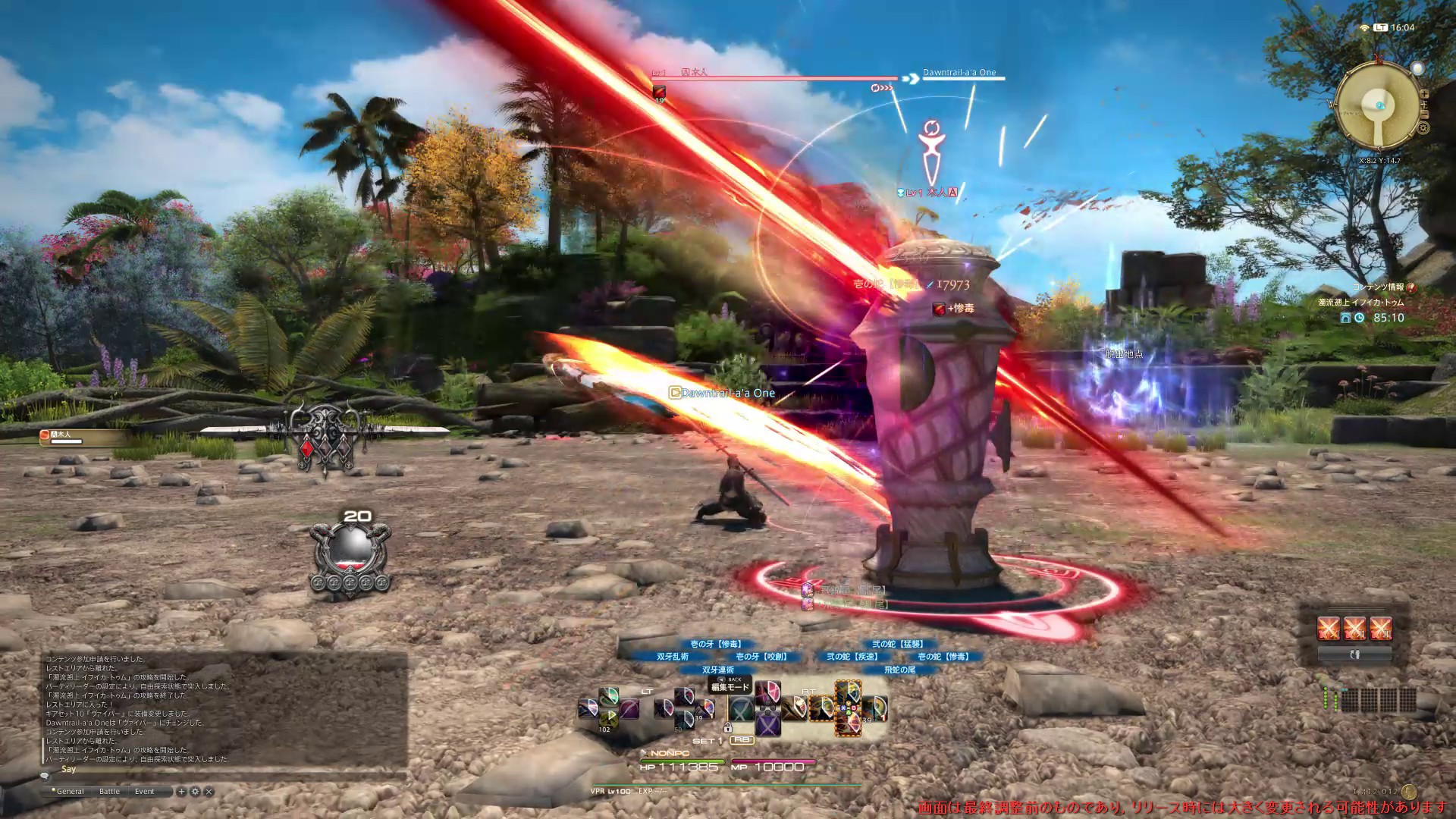Open minimap settings gear button

point(1423,127)
